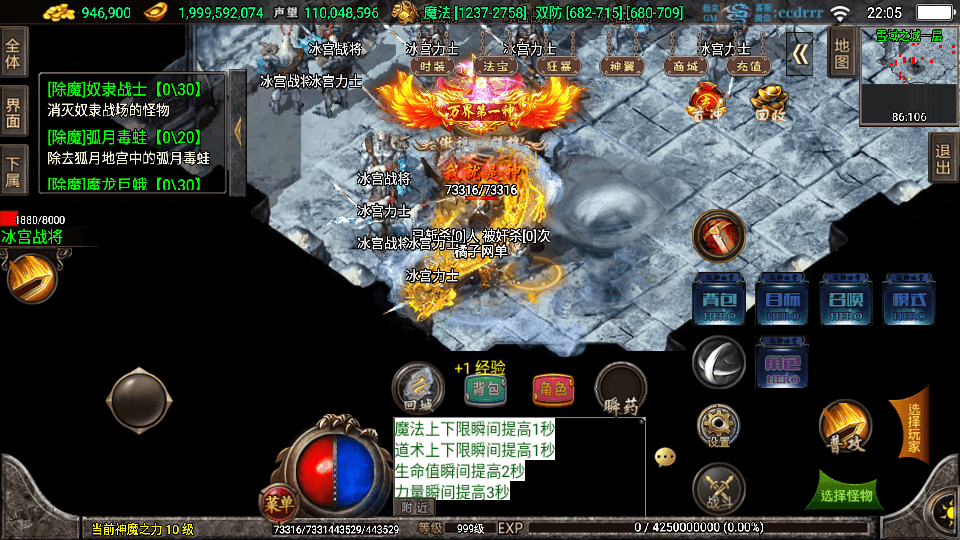Open the 地图 map button
960x540 pixels.
(842, 54)
